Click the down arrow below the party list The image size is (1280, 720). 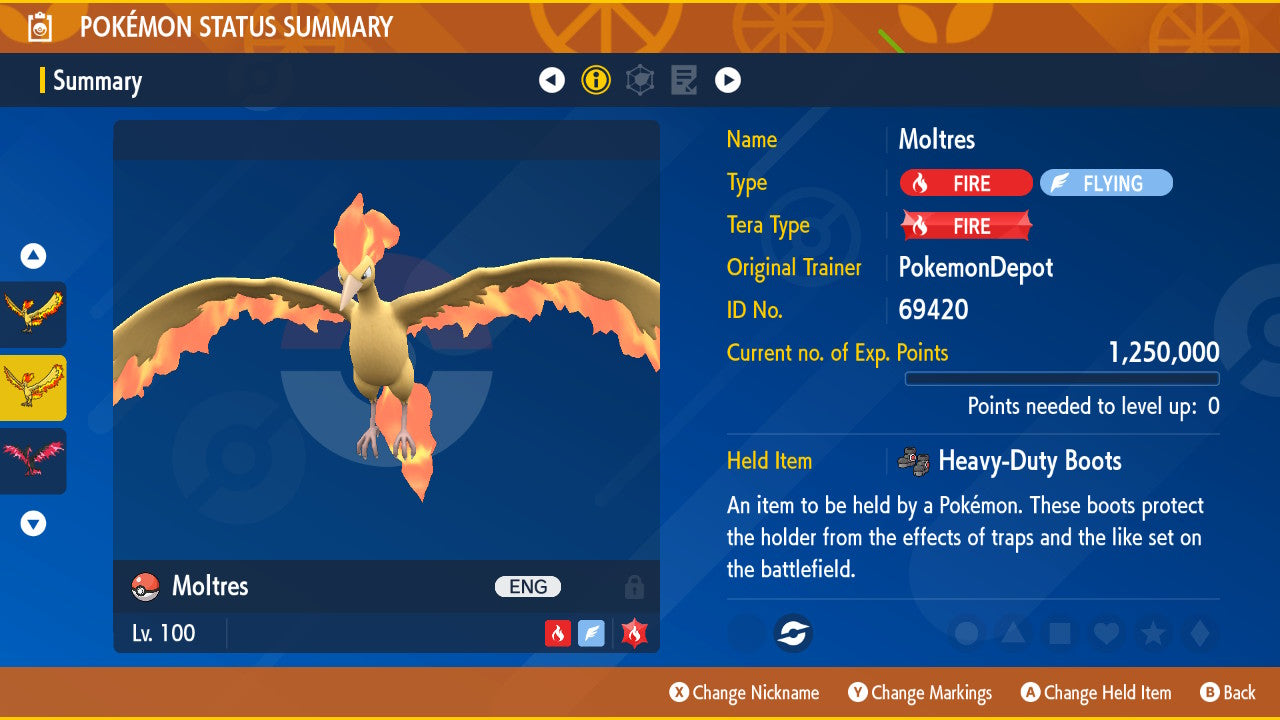[x=33, y=523]
